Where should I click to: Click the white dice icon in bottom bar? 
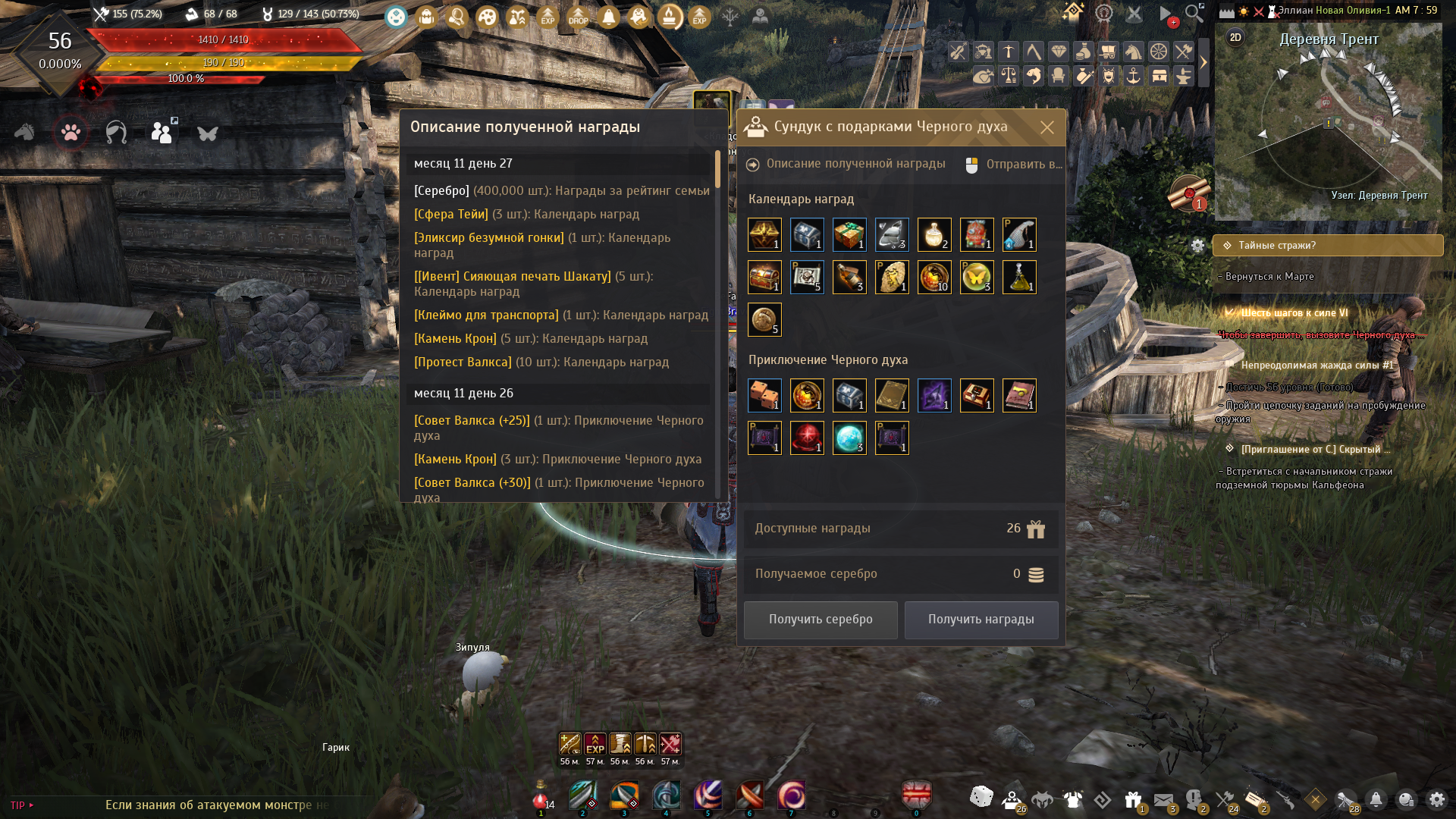click(x=981, y=796)
